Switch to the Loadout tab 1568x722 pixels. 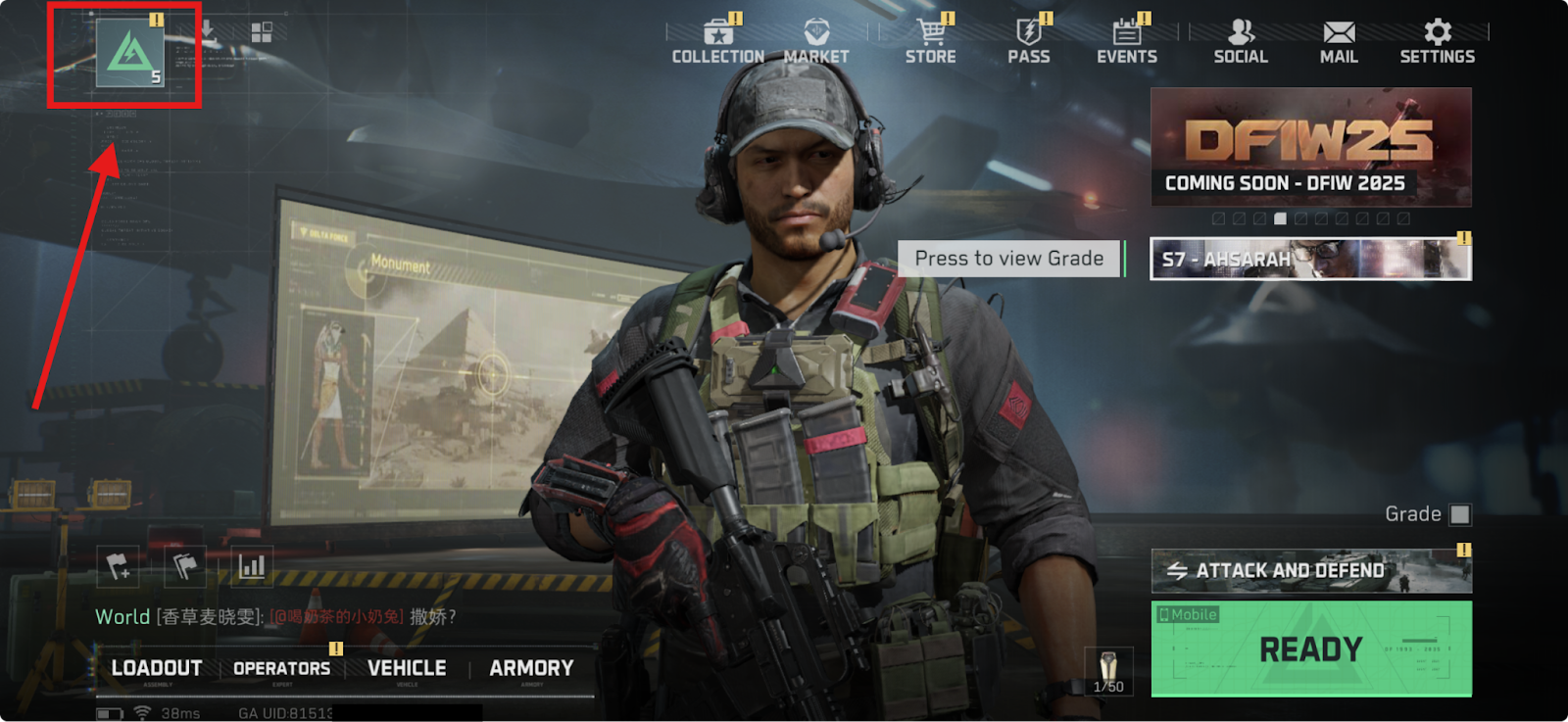(x=157, y=668)
